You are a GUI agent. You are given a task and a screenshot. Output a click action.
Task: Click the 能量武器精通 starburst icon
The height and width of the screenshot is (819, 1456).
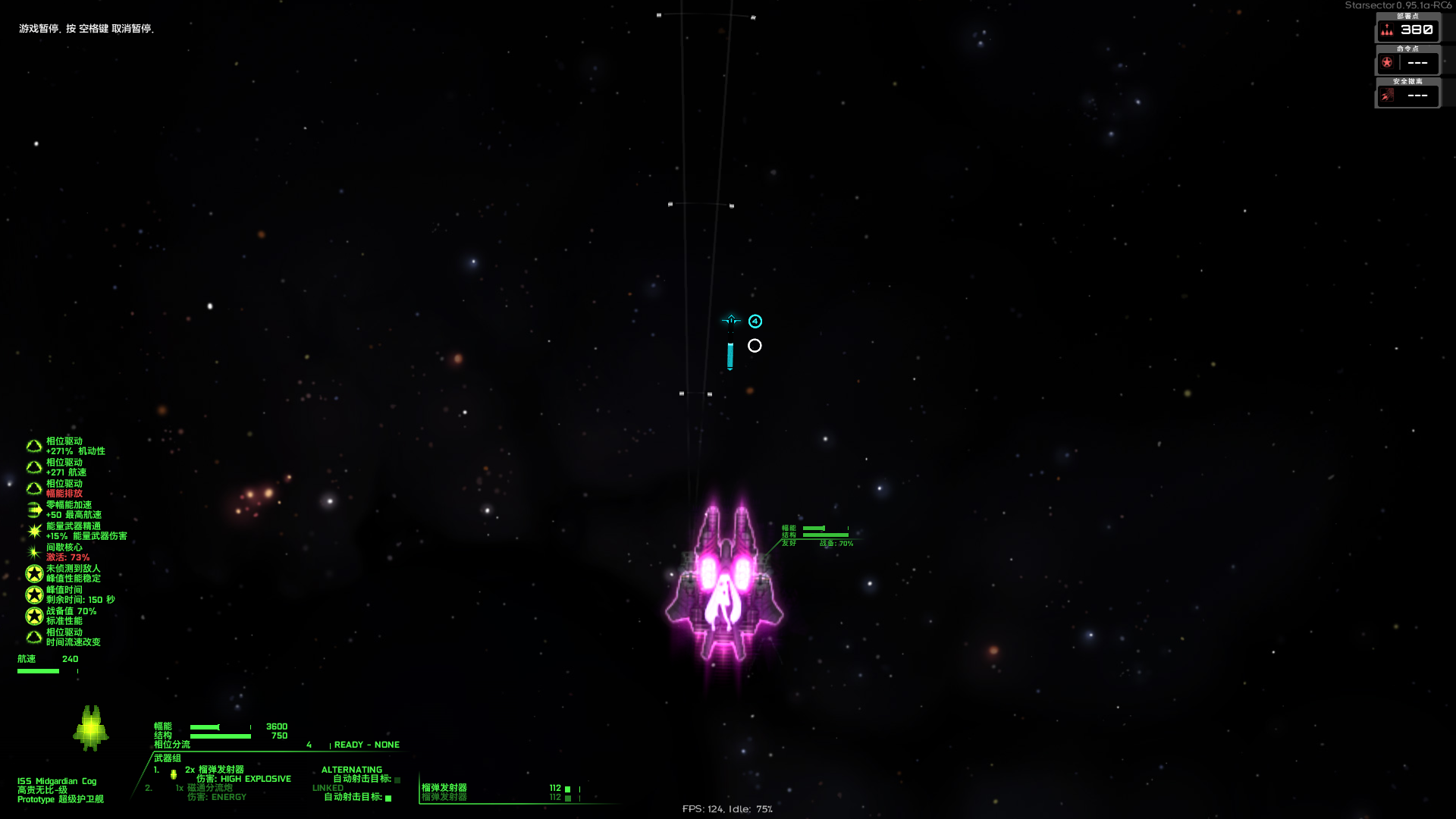34,531
